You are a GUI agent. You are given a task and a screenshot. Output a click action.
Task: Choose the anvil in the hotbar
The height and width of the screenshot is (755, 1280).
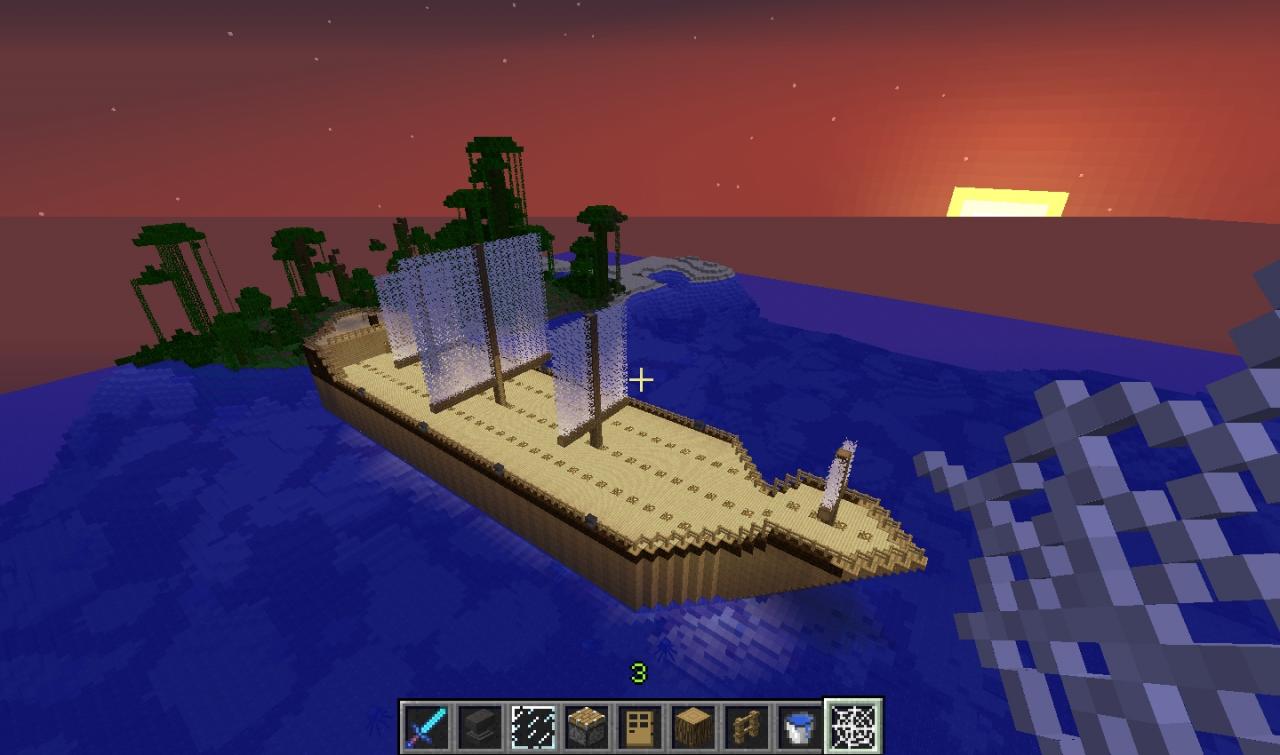[x=479, y=726]
